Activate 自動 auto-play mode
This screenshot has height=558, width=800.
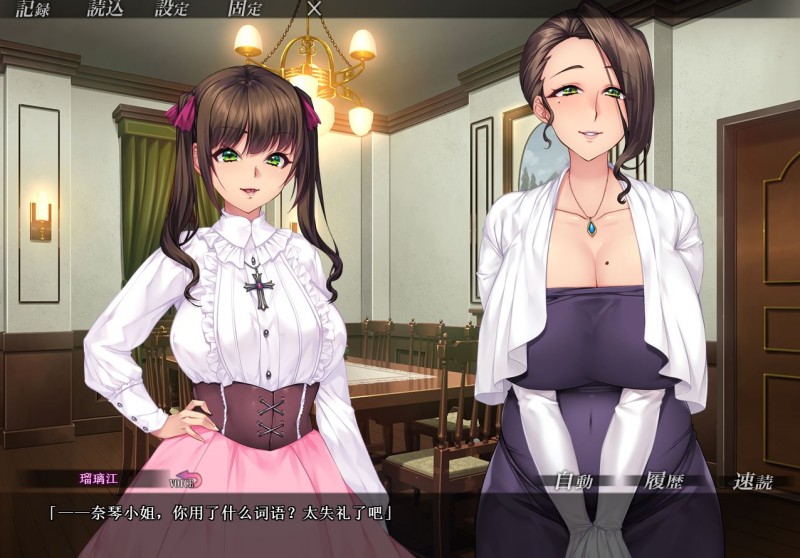574,481
